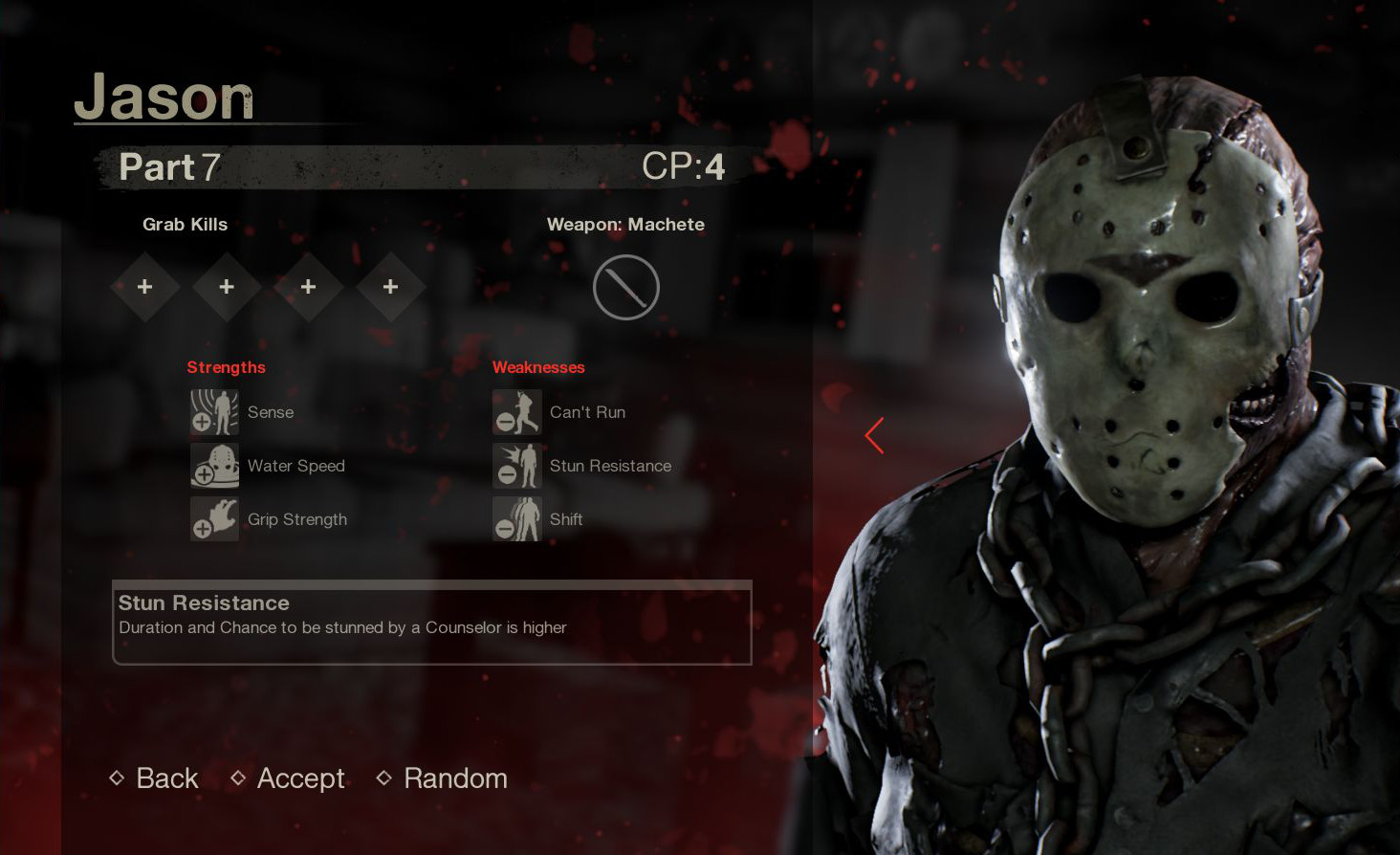Choose the Back option

[166, 778]
